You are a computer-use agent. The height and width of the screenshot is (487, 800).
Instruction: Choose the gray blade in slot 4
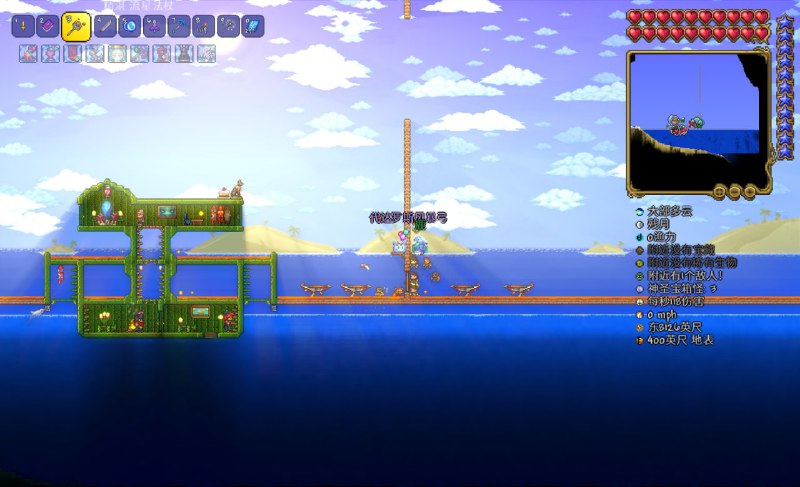[x=103, y=26]
